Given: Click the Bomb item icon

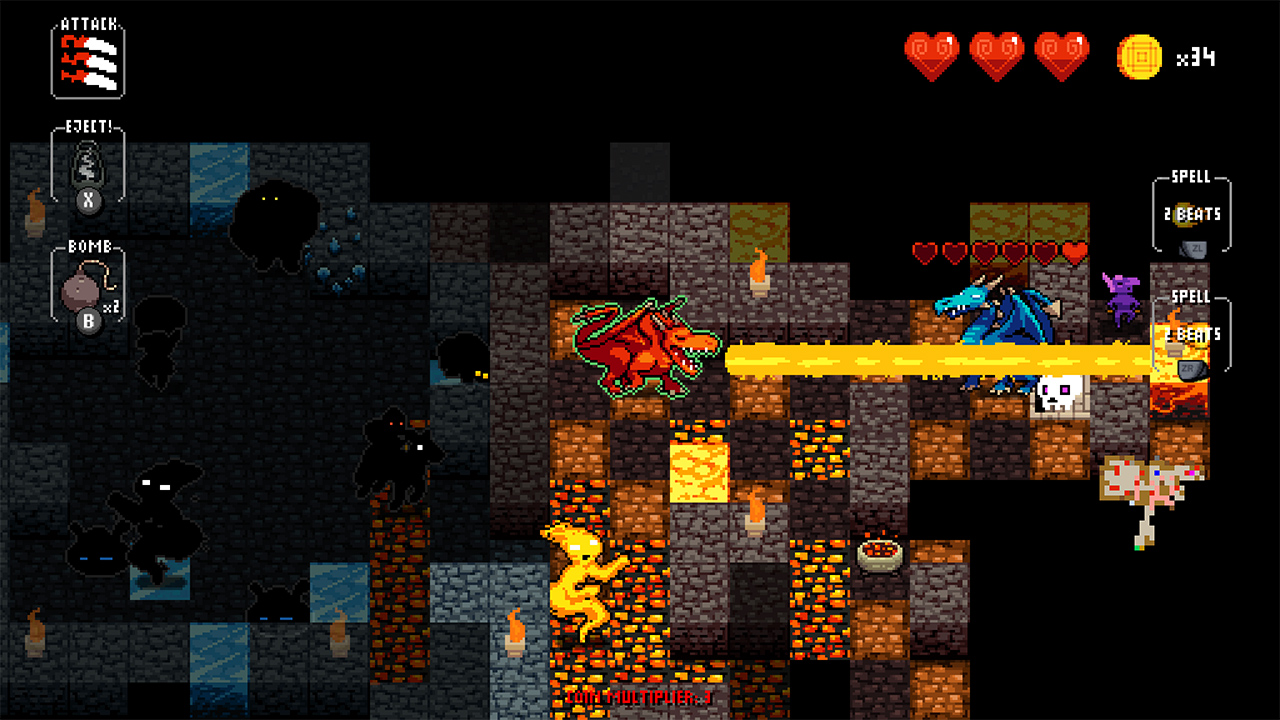Looking at the screenshot, I should click(x=80, y=289).
